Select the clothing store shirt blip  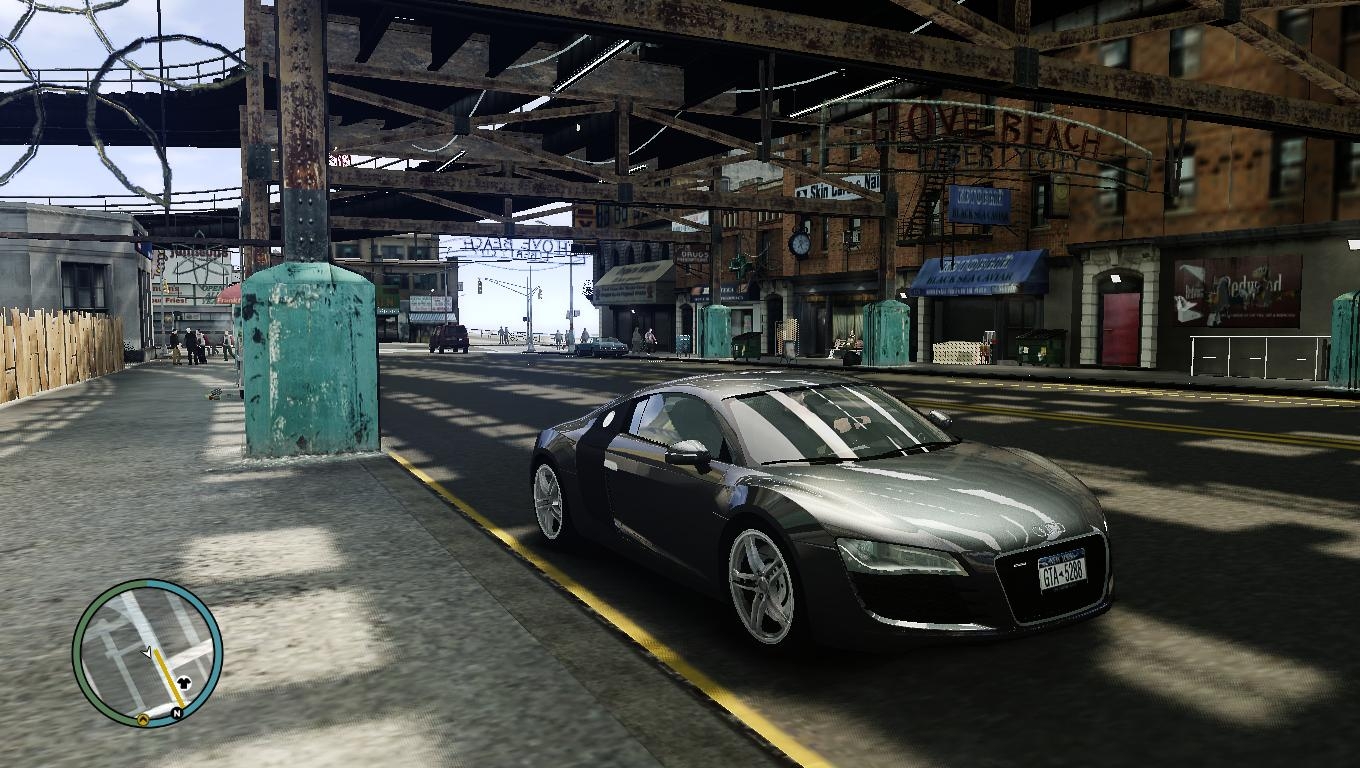click(x=183, y=684)
